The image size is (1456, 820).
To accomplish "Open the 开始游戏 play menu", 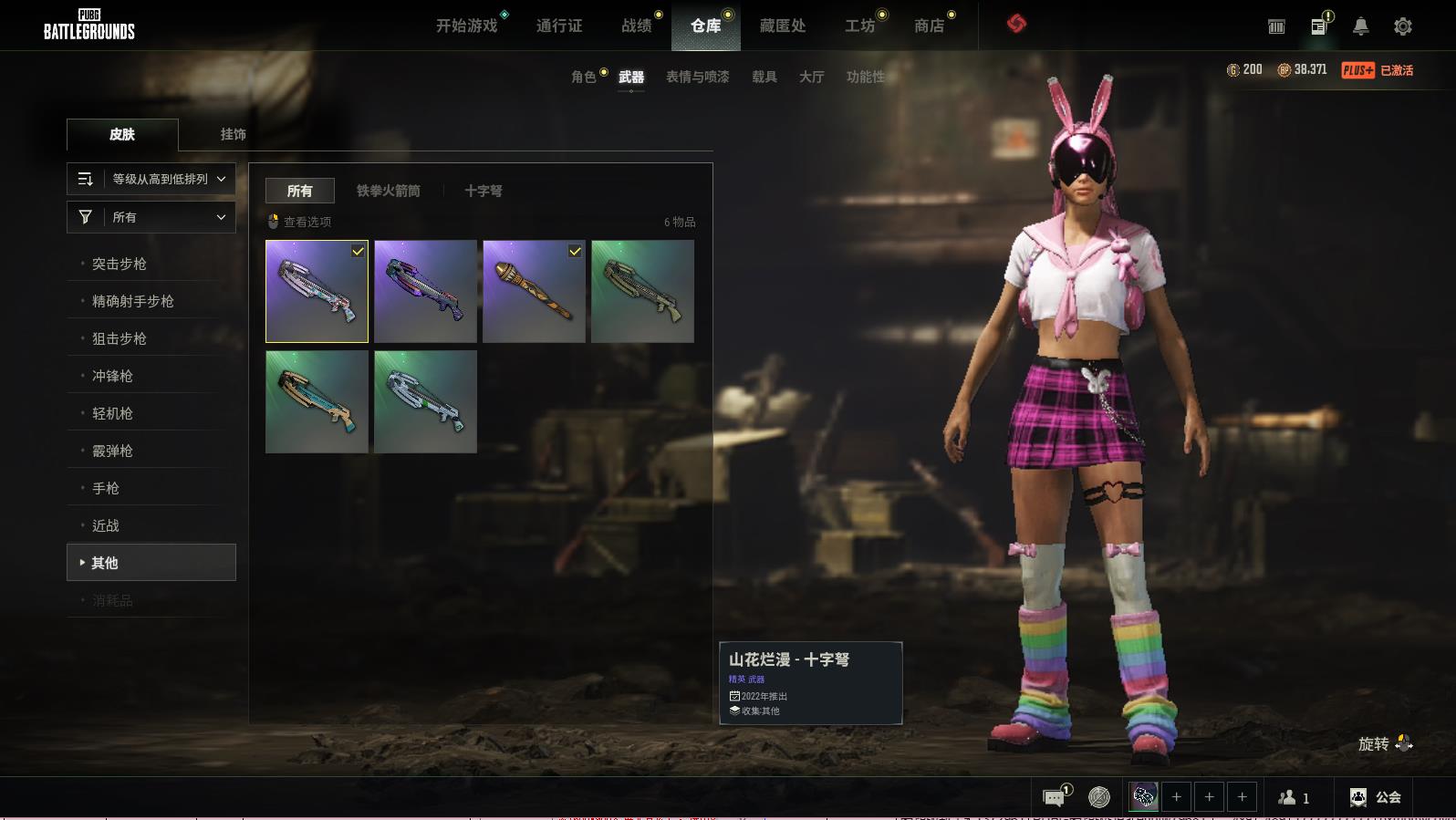I will coord(467,26).
